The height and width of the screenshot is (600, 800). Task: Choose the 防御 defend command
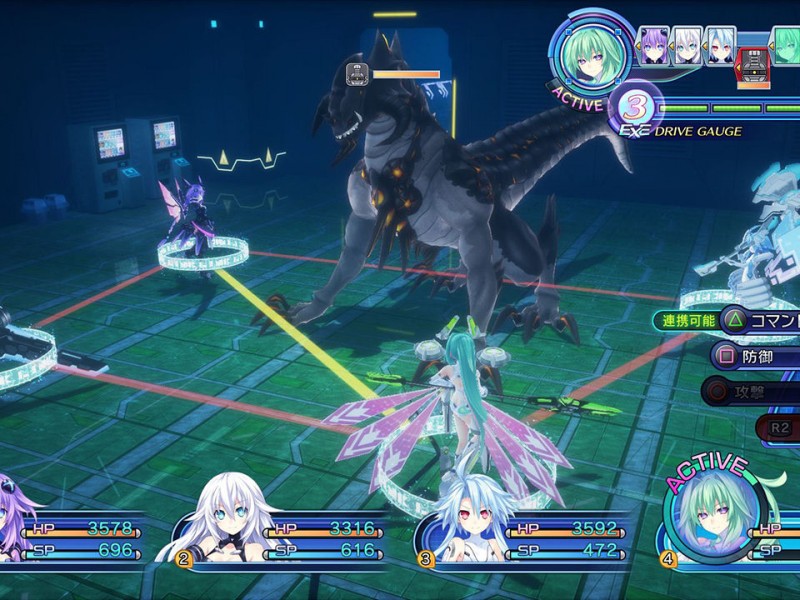755,355
